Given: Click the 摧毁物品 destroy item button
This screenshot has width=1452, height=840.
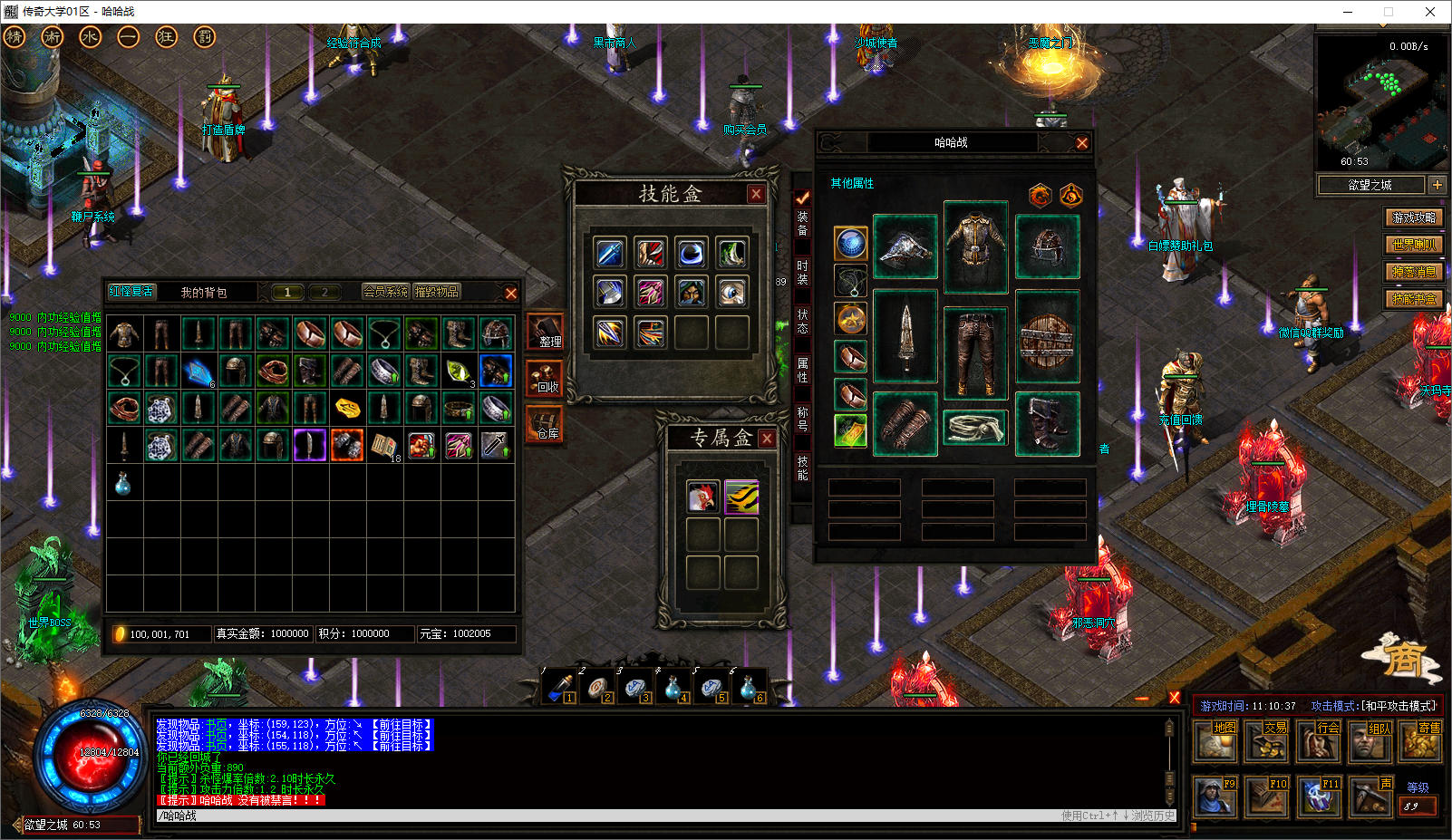Looking at the screenshot, I should [437, 292].
